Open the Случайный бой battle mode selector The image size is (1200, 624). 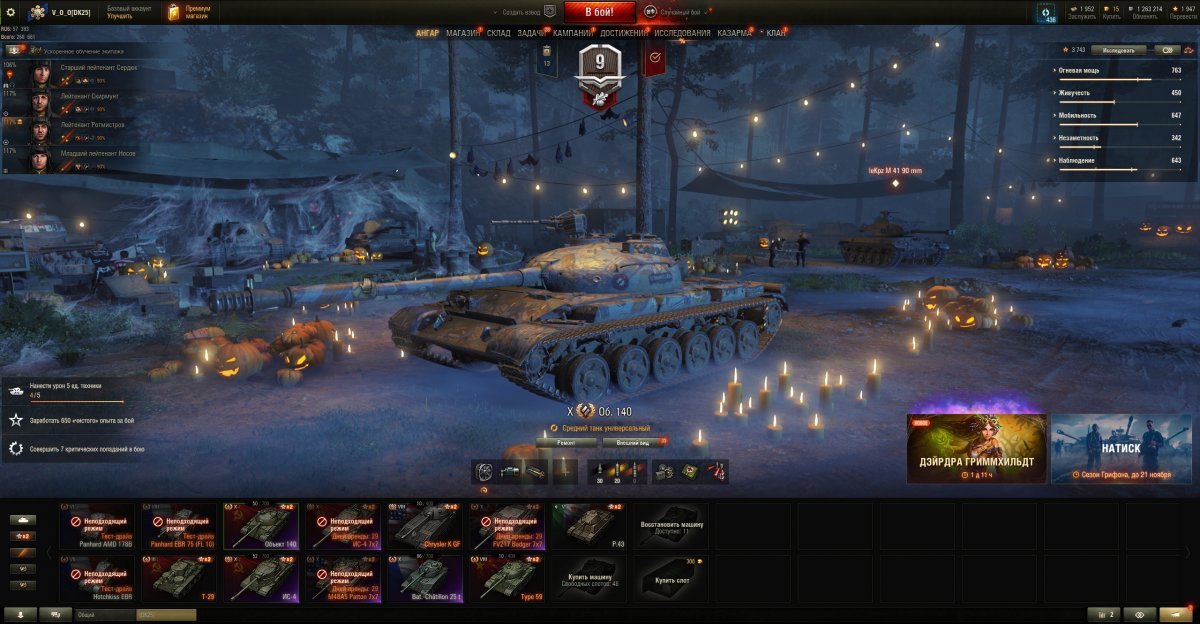pyautogui.click(x=678, y=12)
